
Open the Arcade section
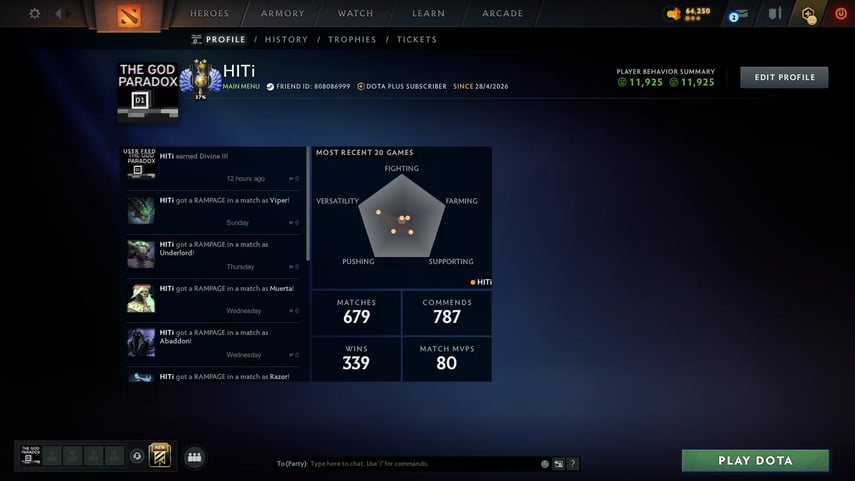pos(502,14)
